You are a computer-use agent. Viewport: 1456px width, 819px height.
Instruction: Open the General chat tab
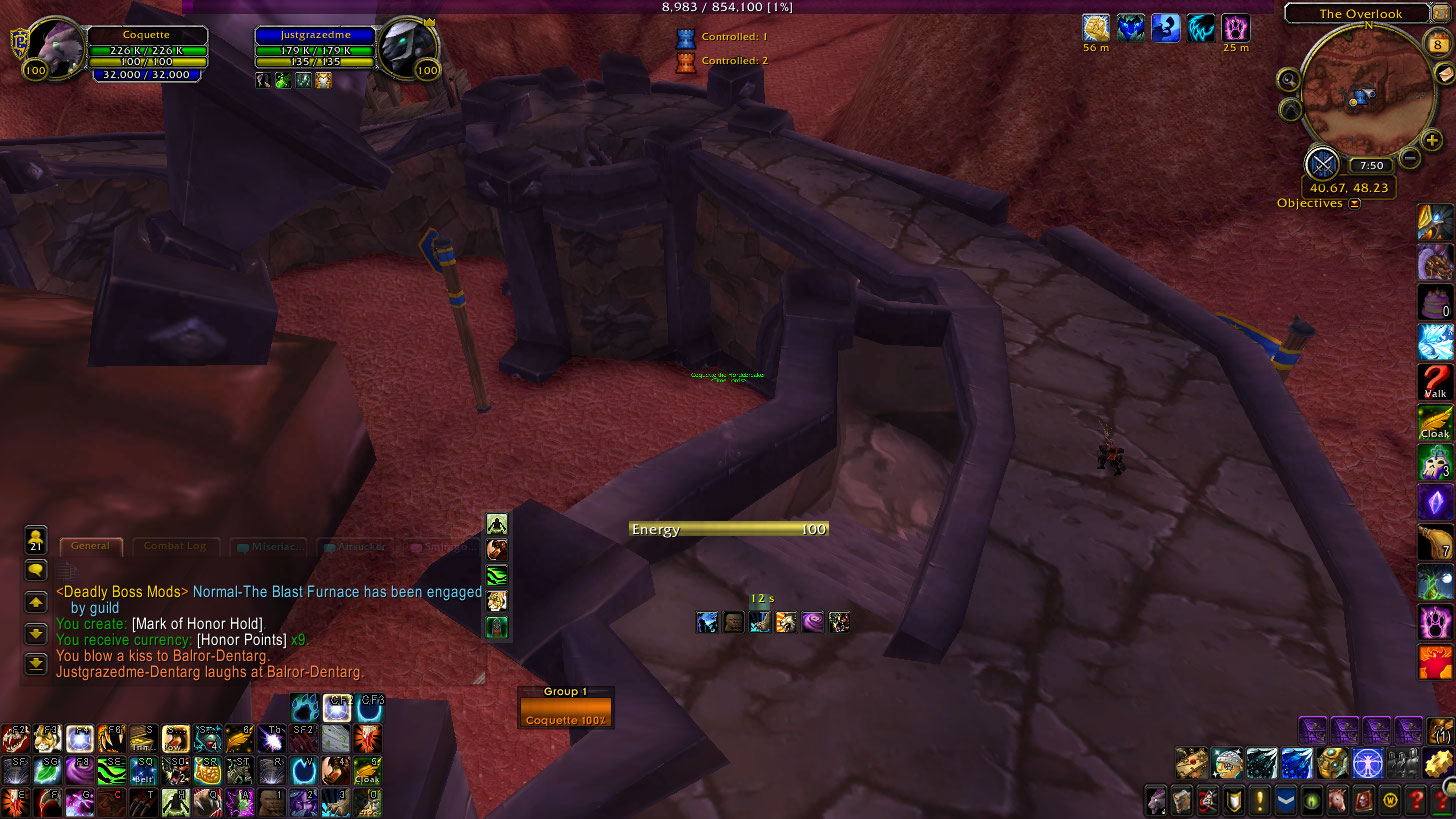pyautogui.click(x=90, y=546)
